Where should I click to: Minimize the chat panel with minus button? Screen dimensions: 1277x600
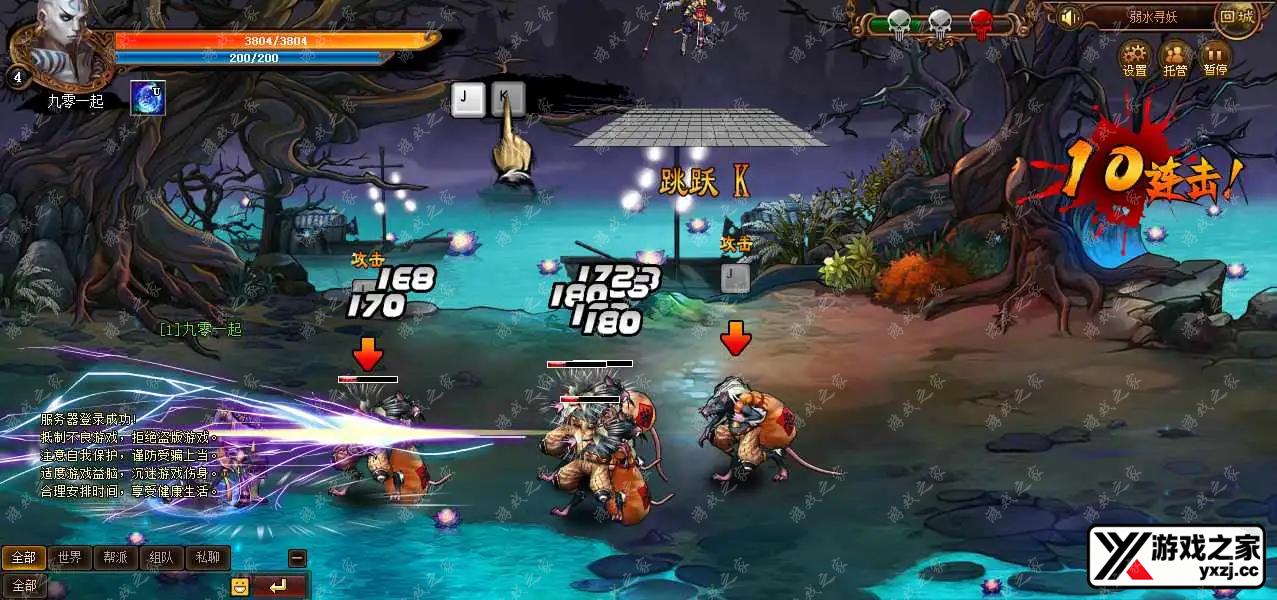click(x=297, y=558)
